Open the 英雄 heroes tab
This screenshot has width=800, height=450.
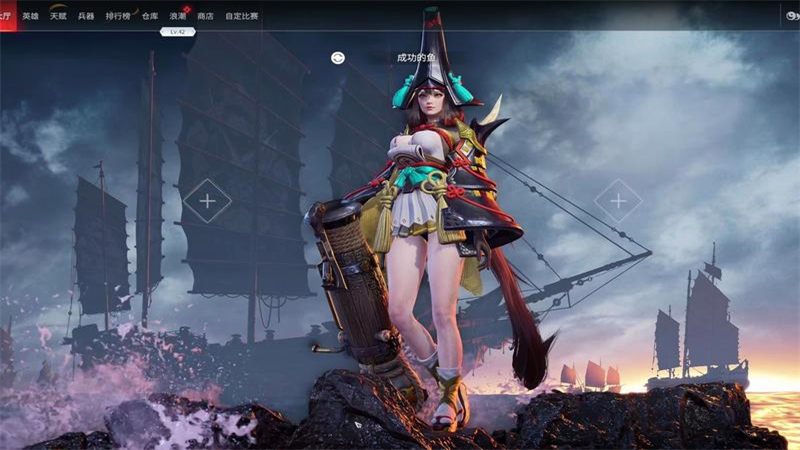(x=31, y=16)
